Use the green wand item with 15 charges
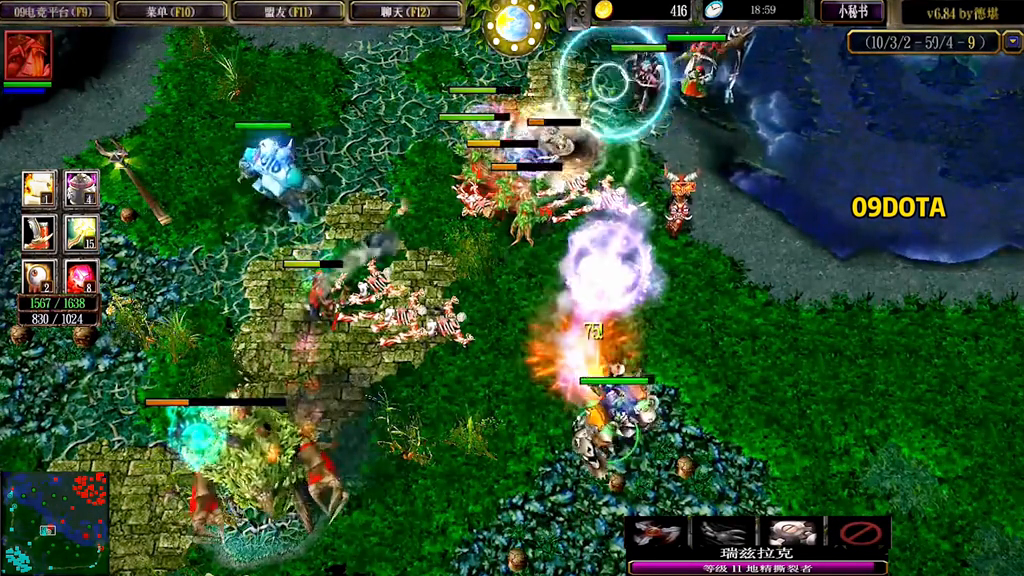The height and width of the screenshot is (576, 1024). pyautogui.click(x=81, y=232)
